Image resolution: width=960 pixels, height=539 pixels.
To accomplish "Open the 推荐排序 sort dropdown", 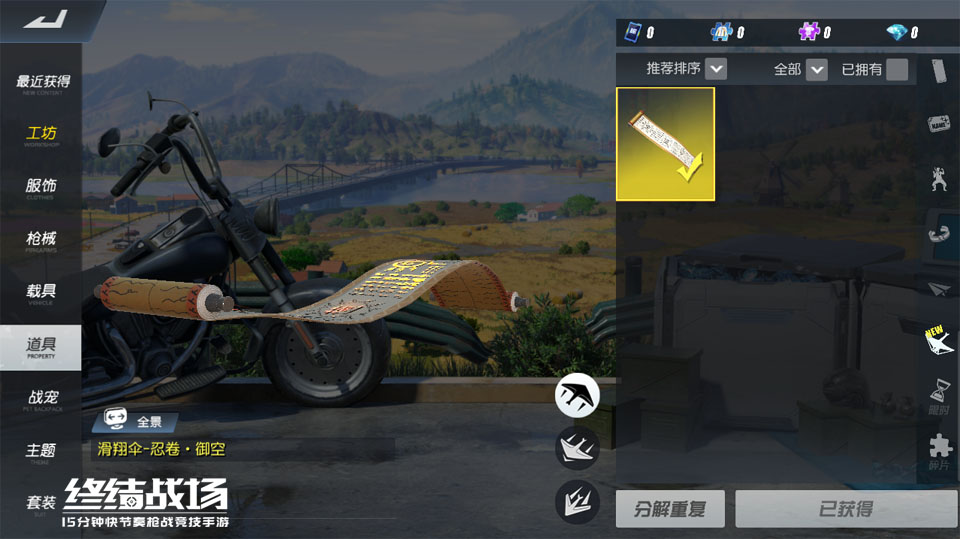I will click(x=715, y=69).
